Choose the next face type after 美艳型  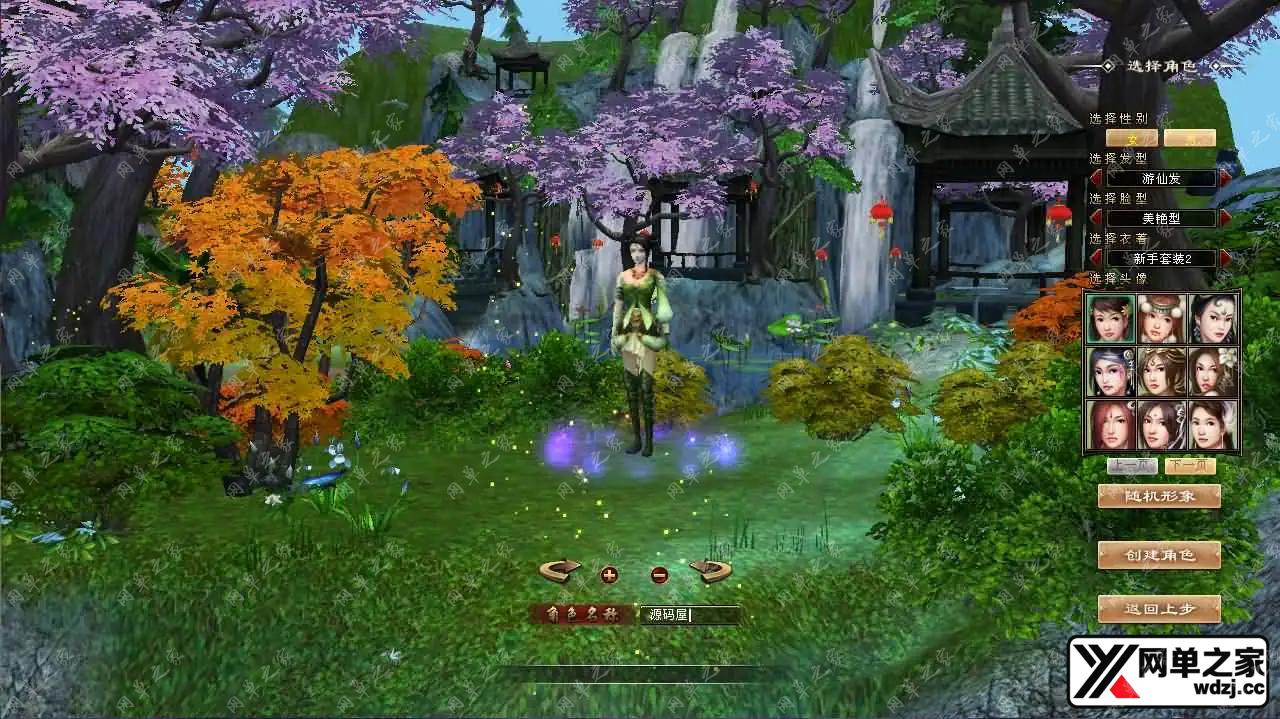(1225, 218)
